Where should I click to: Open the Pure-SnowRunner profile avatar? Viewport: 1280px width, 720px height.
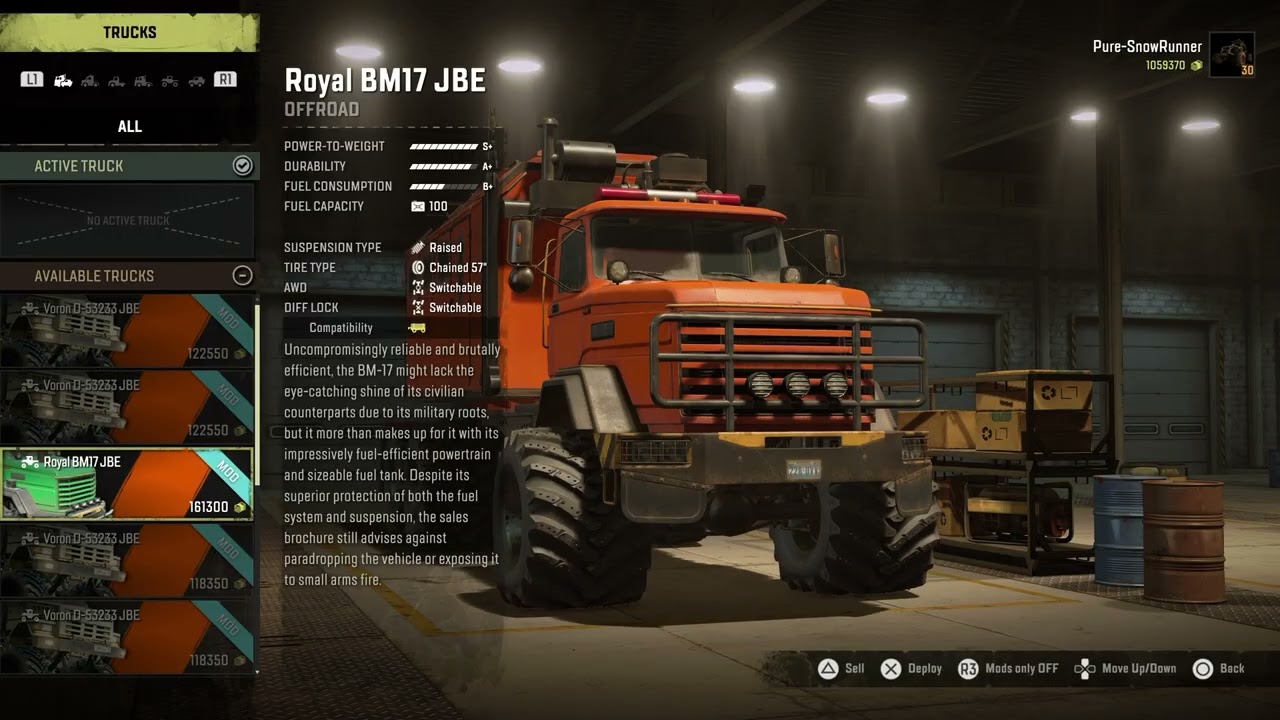(x=1231, y=55)
